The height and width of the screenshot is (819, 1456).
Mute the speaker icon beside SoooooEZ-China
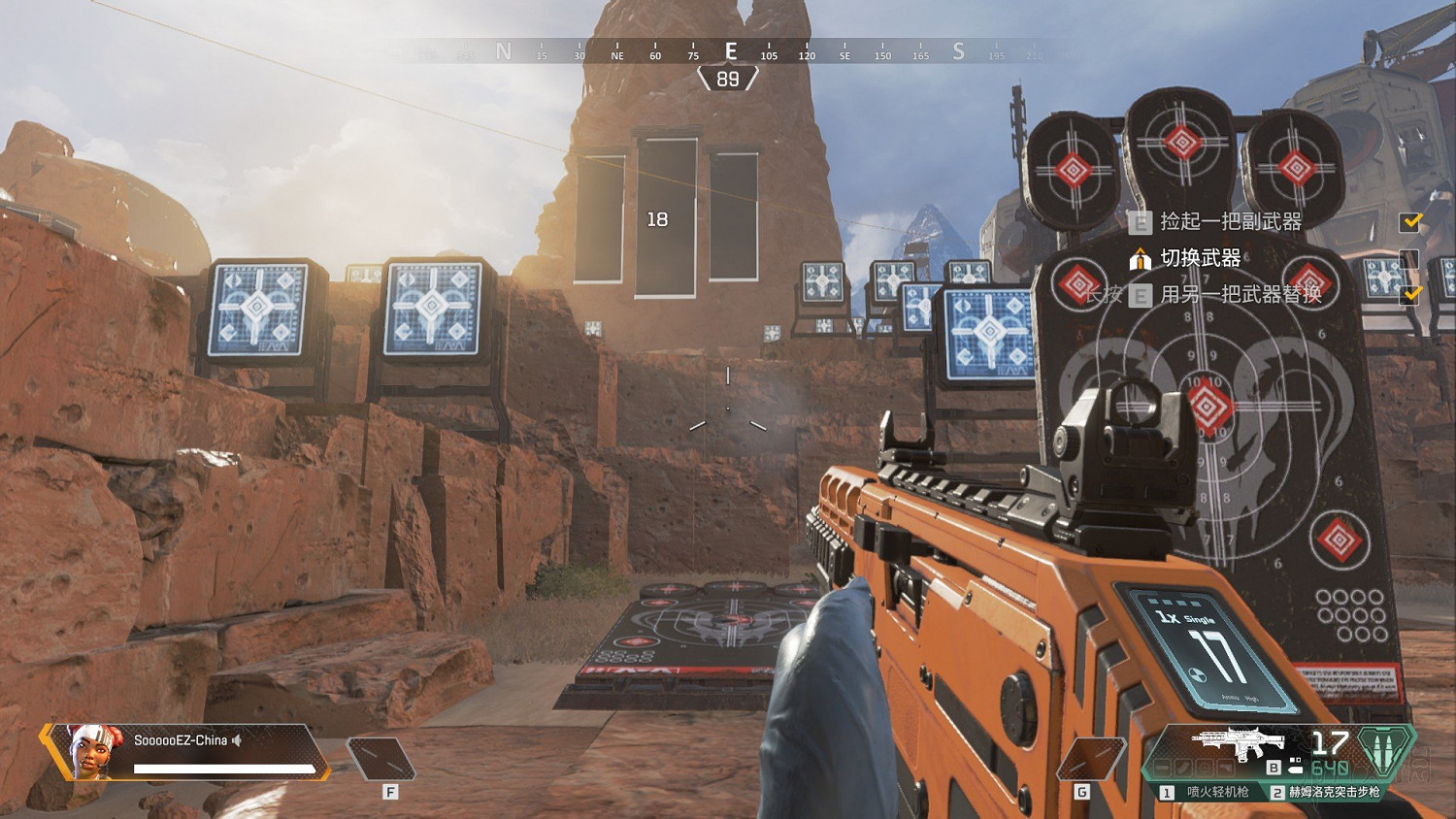coord(237,740)
